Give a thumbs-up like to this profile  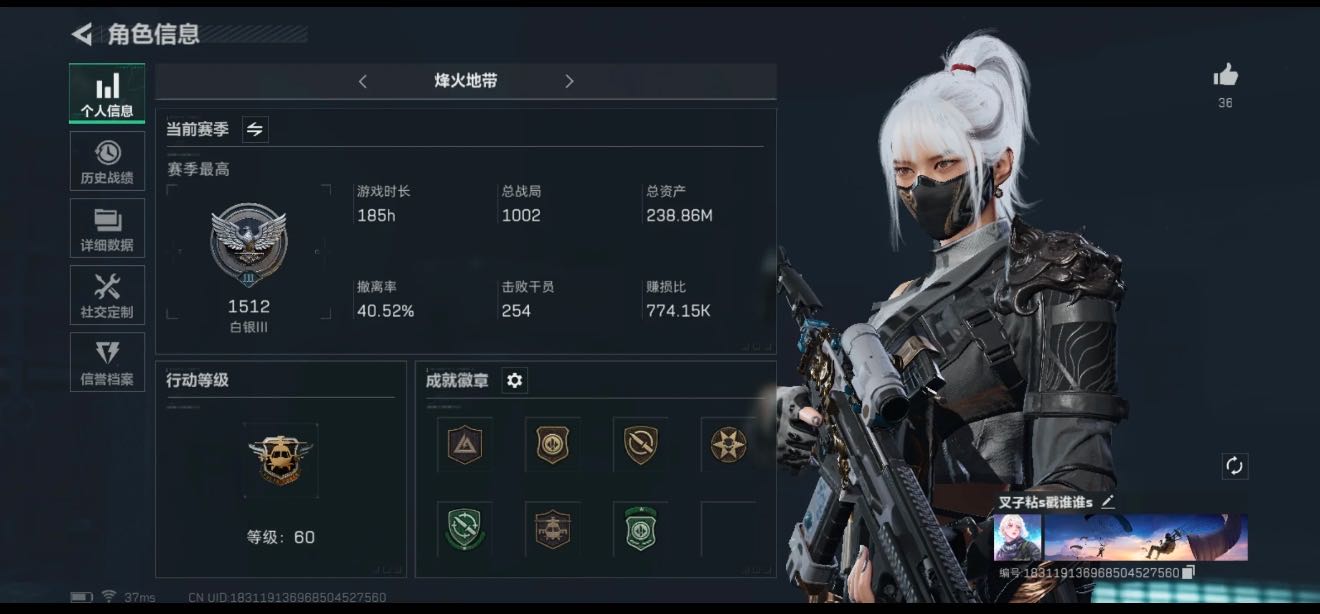(1225, 75)
